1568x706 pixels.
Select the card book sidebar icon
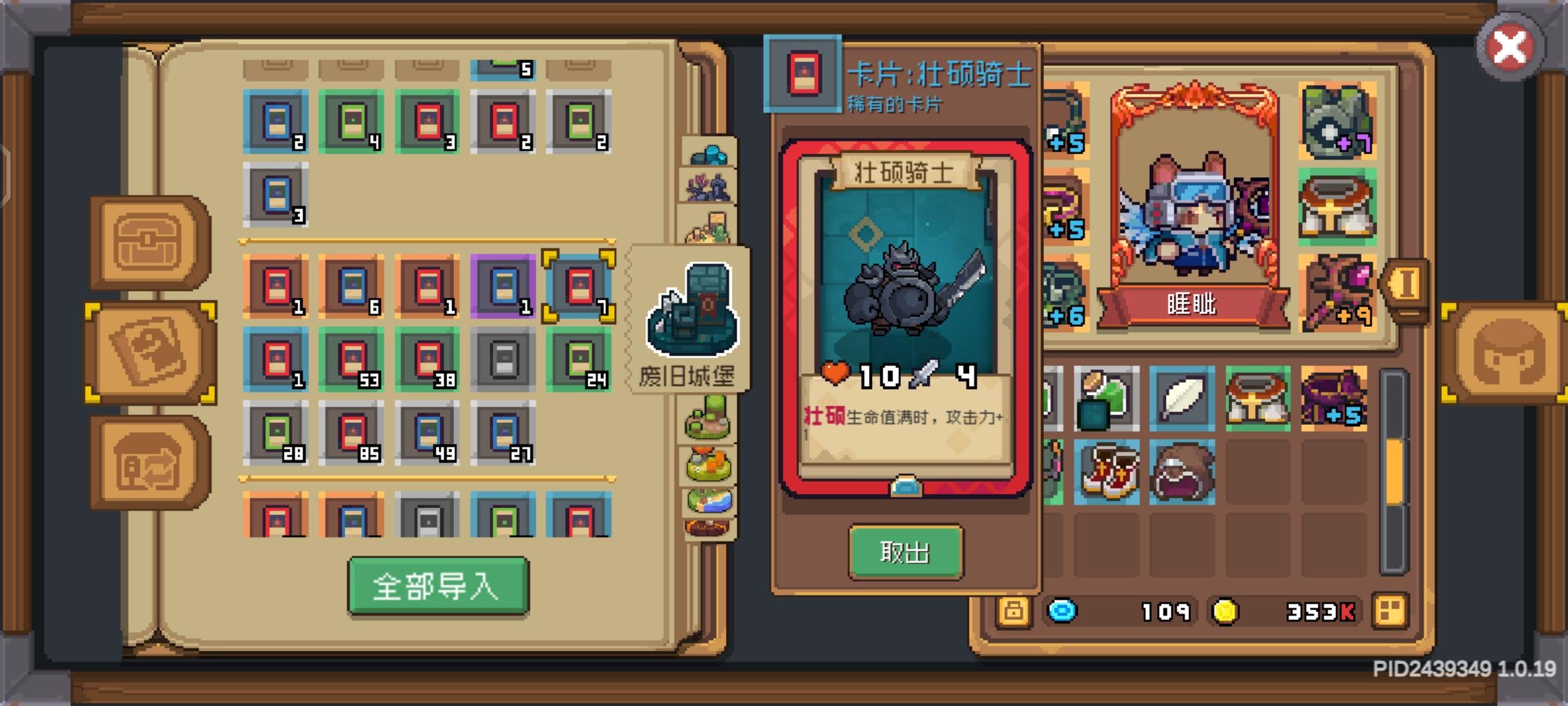coord(152,353)
